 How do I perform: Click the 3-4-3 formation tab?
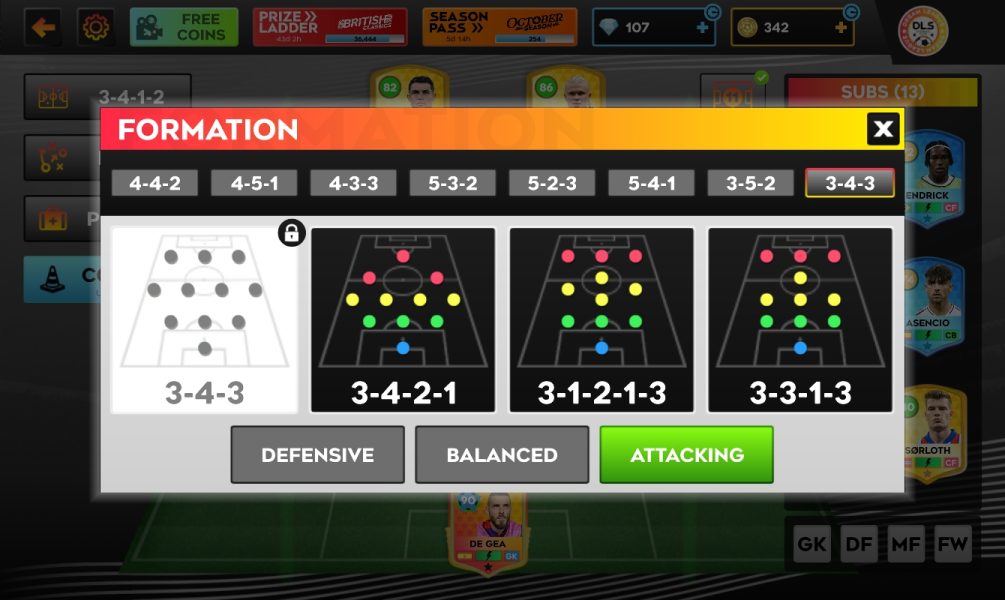pyautogui.click(x=849, y=183)
